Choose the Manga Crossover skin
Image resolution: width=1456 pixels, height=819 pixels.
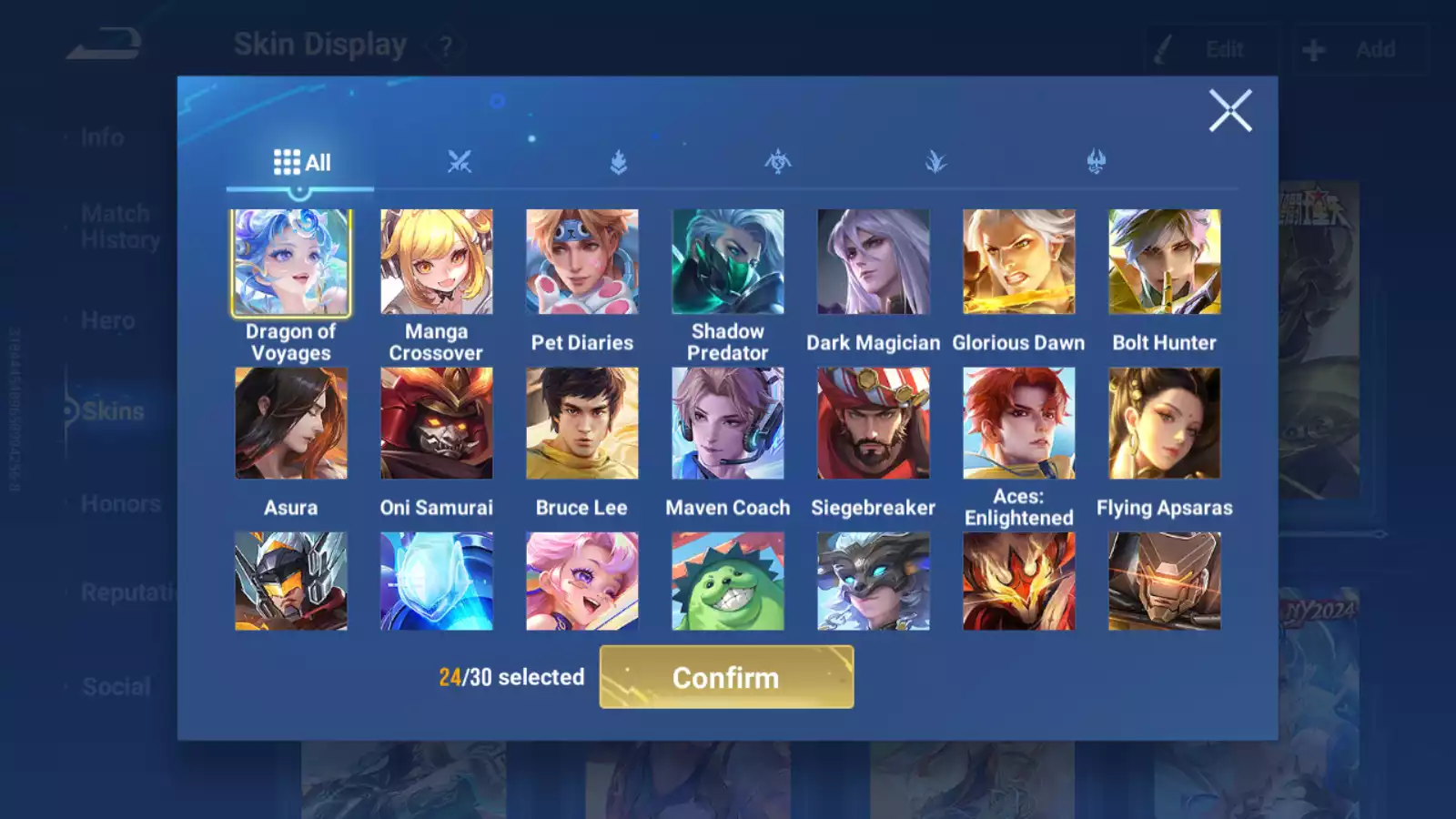(x=437, y=262)
